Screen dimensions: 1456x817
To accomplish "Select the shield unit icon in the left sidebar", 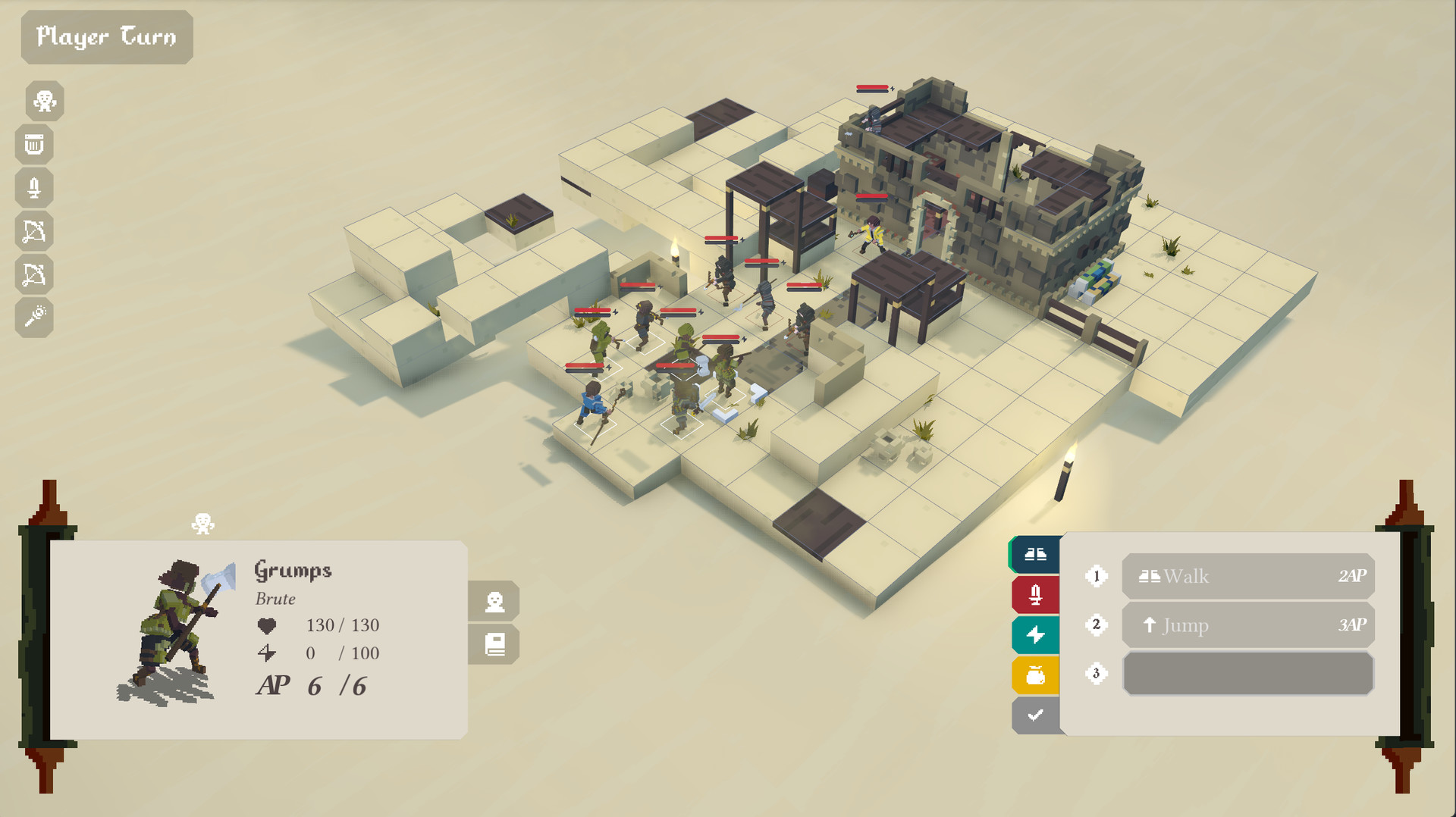I will coord(34,145).
